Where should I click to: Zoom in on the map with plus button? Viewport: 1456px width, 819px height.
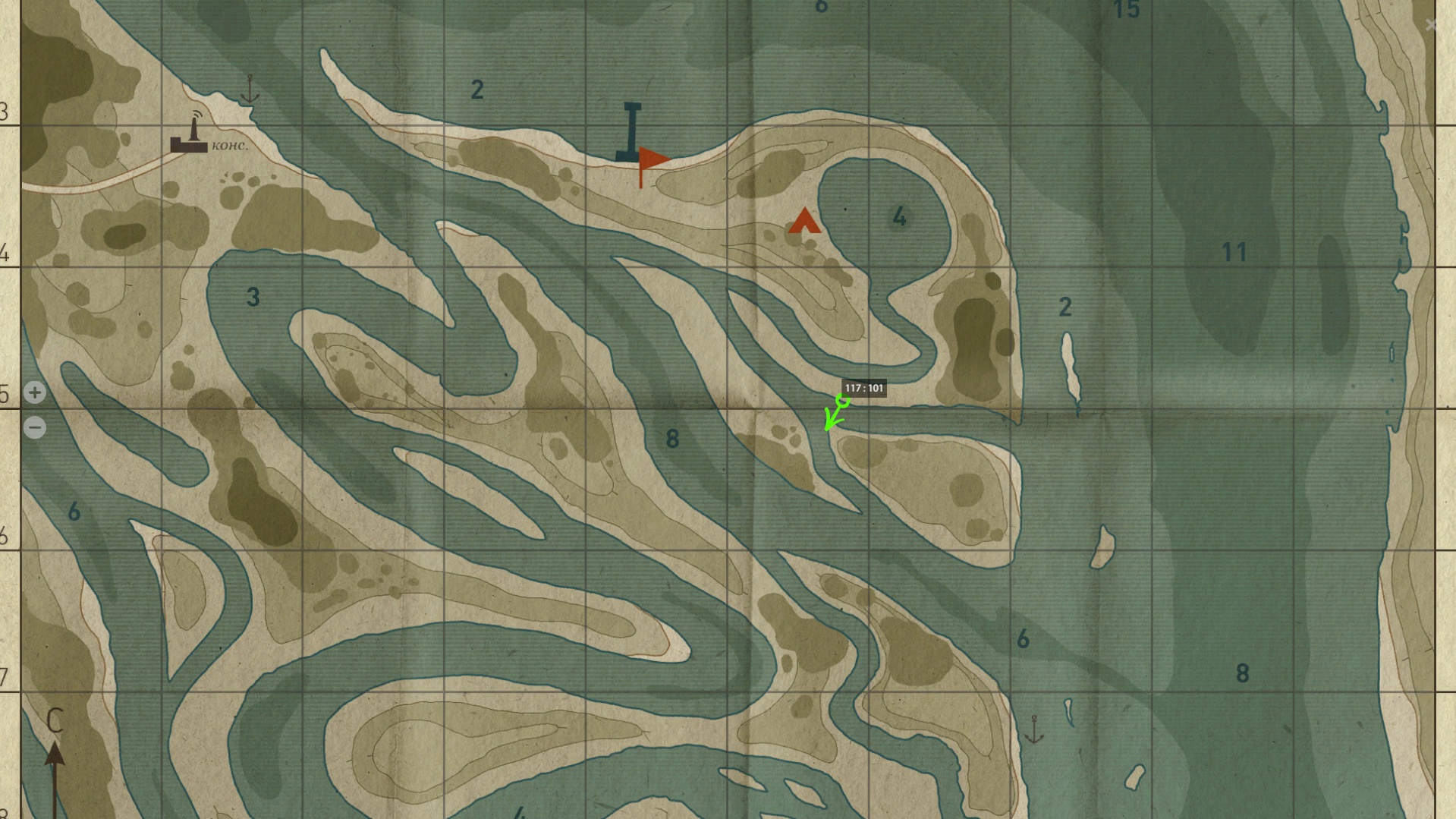[35, 392]
